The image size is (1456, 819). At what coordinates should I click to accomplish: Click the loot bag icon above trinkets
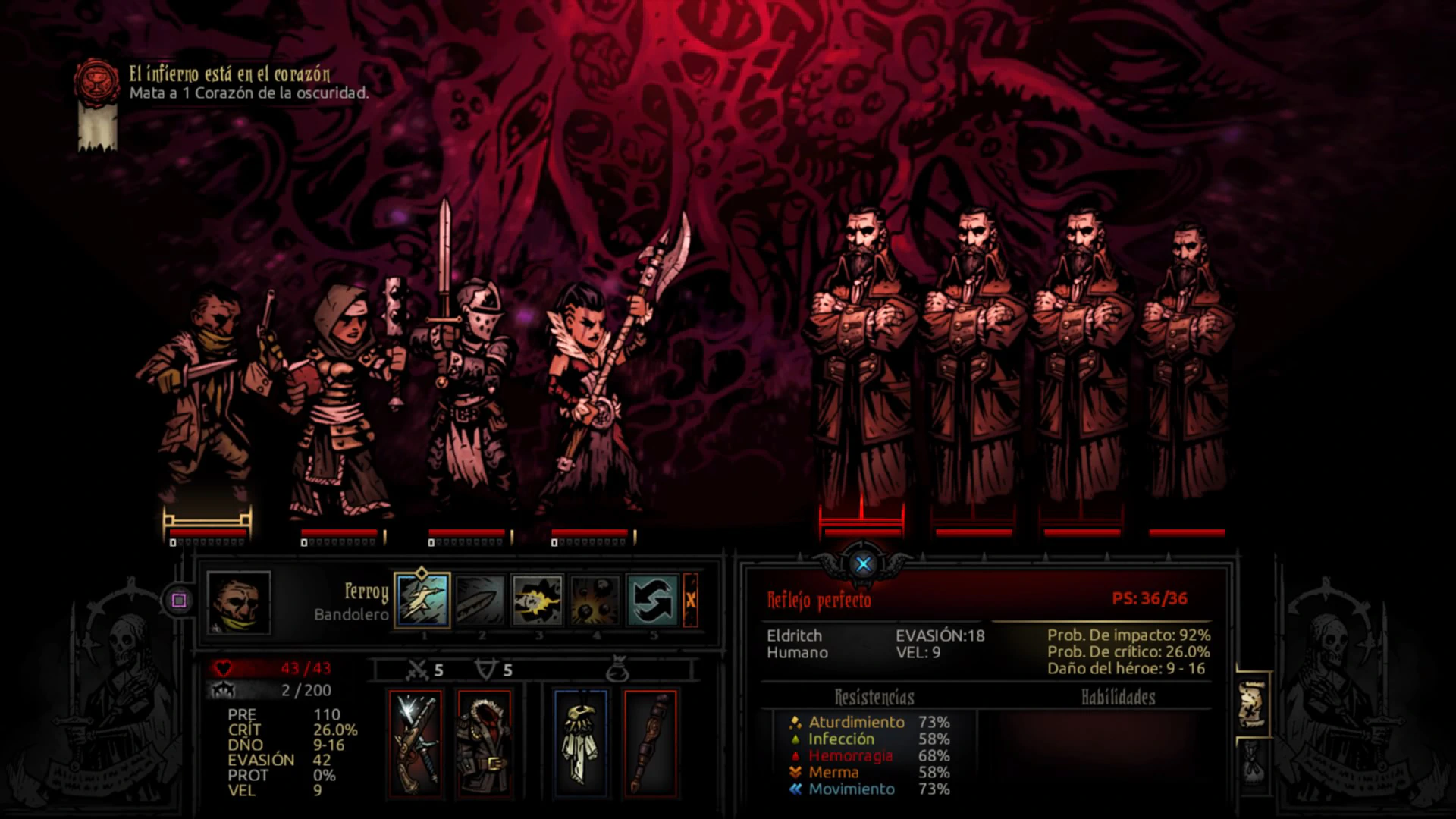pyautogui.click(x=616, y=670)
